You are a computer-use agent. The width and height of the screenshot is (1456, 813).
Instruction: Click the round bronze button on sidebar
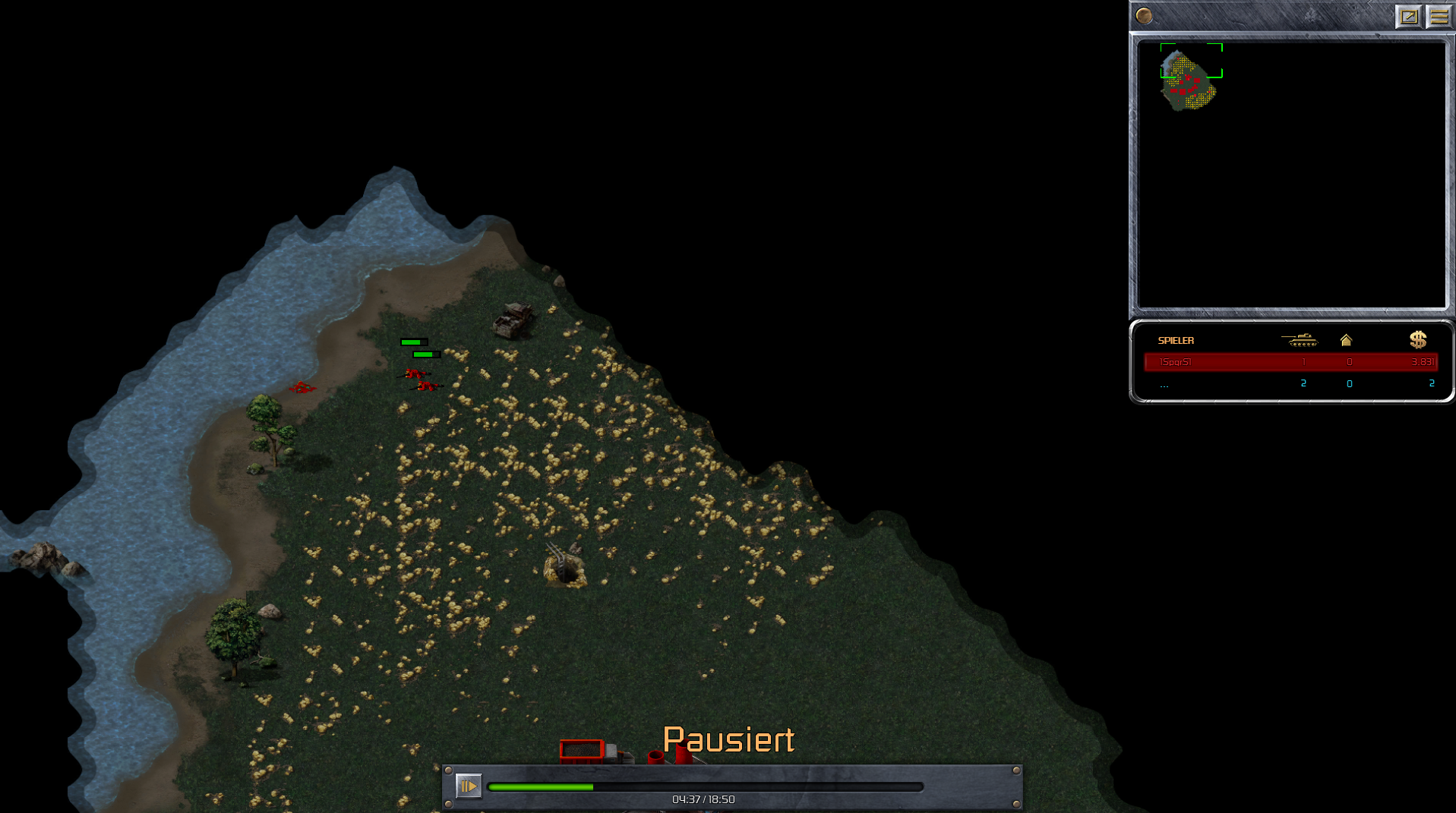point(1144,16)
